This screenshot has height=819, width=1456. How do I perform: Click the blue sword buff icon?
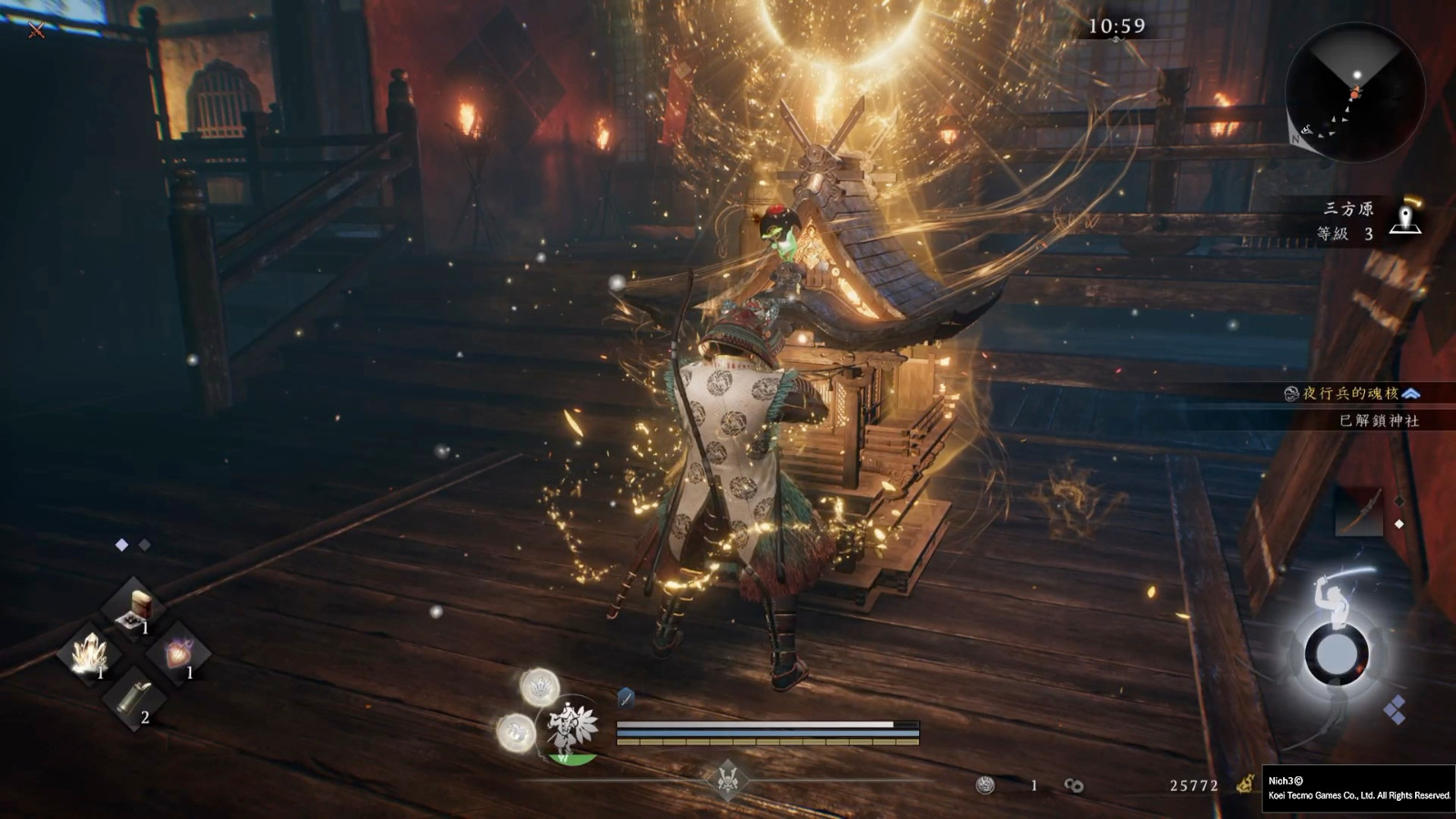pyautogui.click(x=626, y=698)
